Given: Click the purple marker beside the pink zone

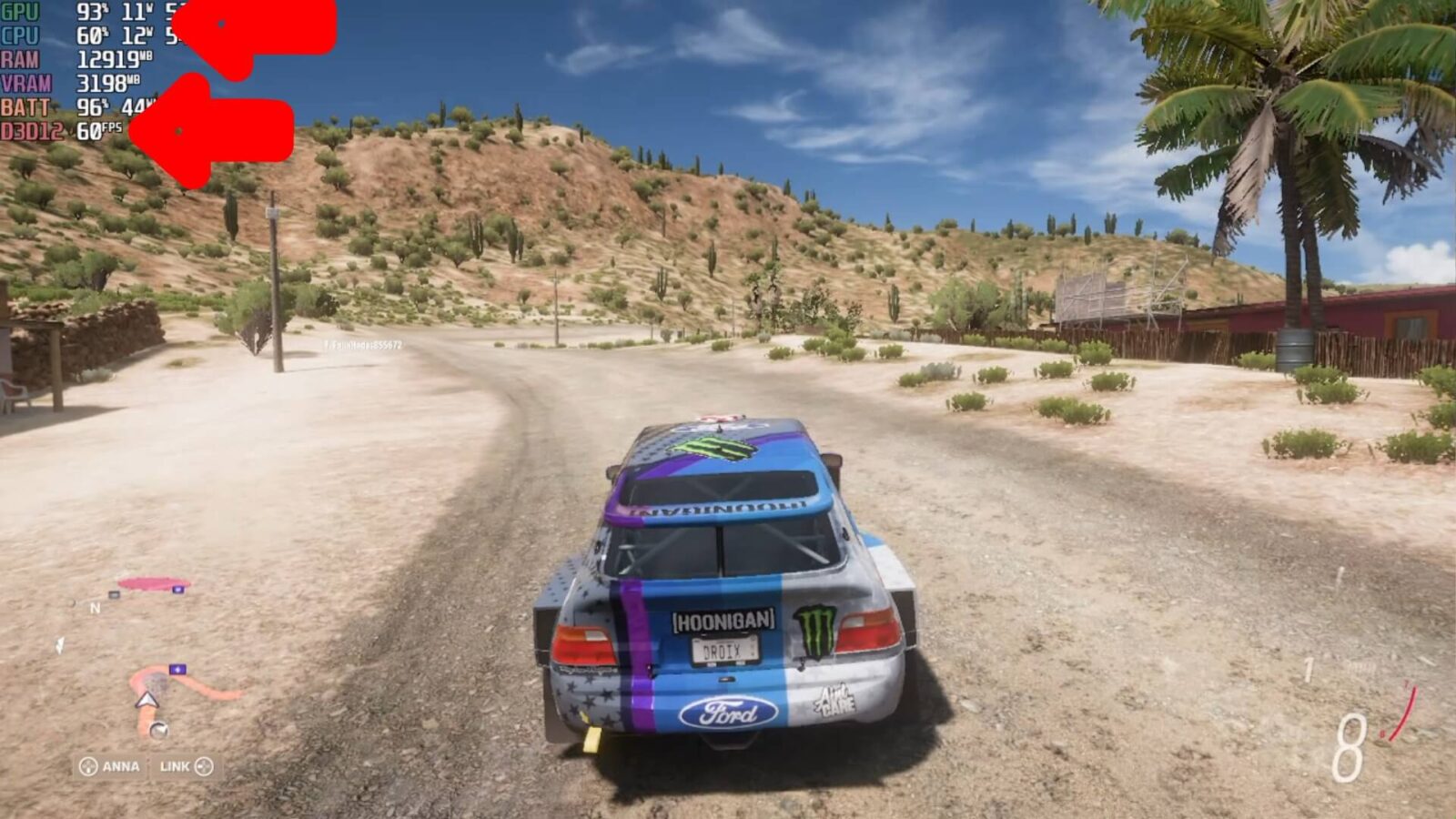Looking at the screenshot, I should pyautogui.click(x=178, y=590).
